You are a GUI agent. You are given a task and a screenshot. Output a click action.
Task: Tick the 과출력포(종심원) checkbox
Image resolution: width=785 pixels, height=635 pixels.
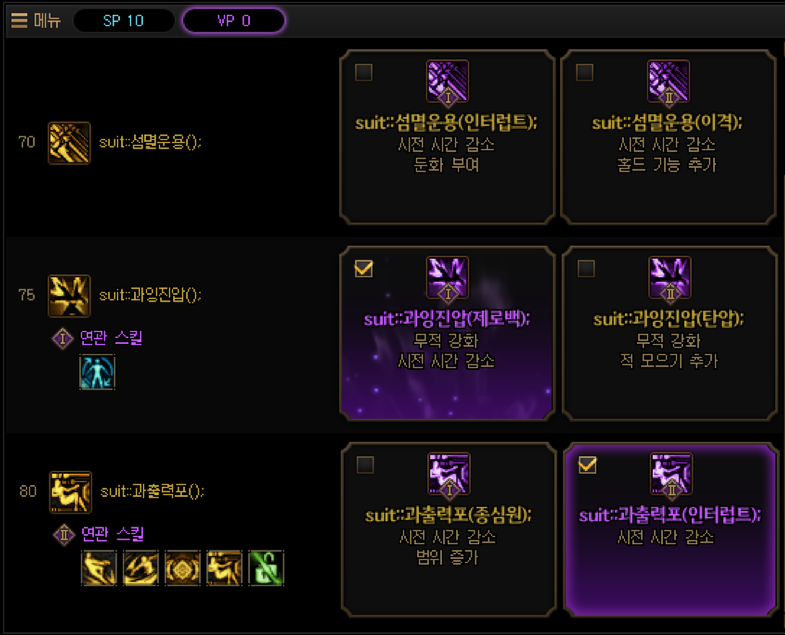click(x=365, y=464)
